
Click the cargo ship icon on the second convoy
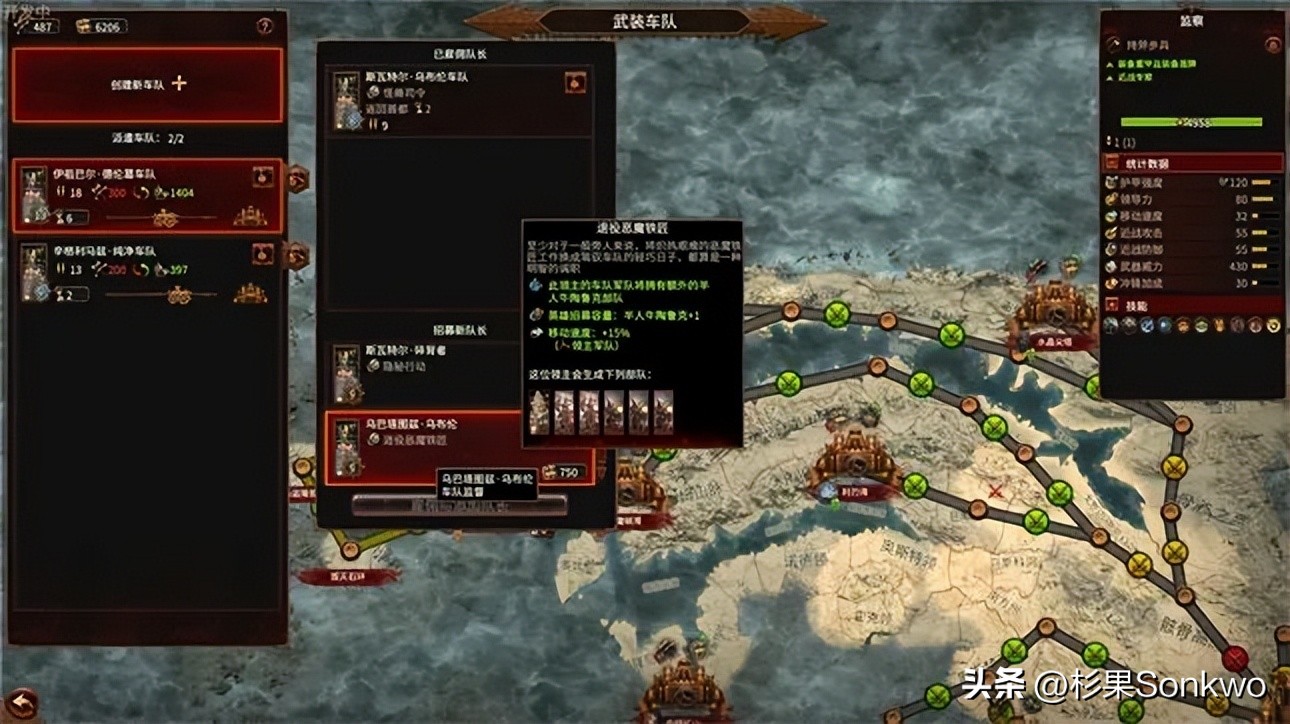247,290
